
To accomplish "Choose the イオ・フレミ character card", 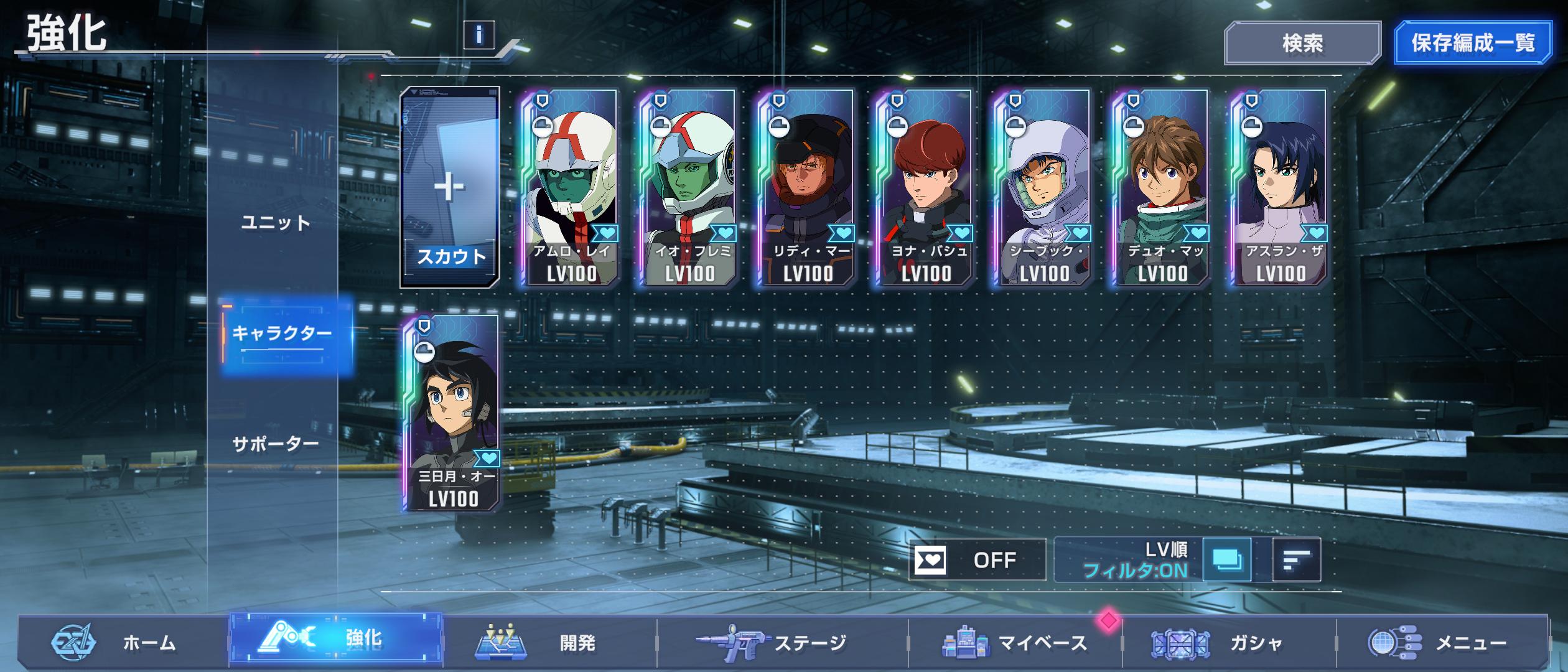I will click(x=688, y=187).
